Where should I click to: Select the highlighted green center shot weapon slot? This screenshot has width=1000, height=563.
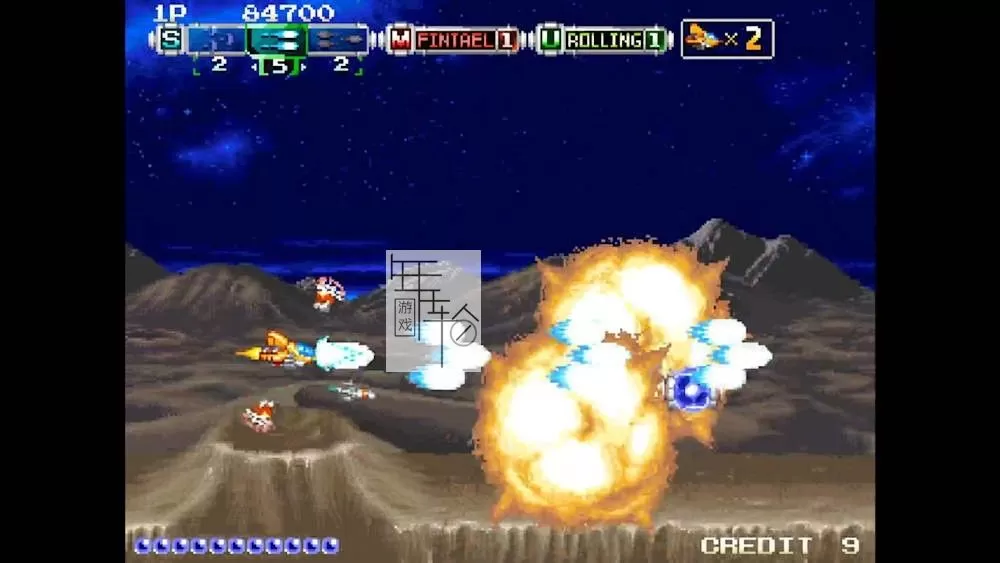(277, 39)
